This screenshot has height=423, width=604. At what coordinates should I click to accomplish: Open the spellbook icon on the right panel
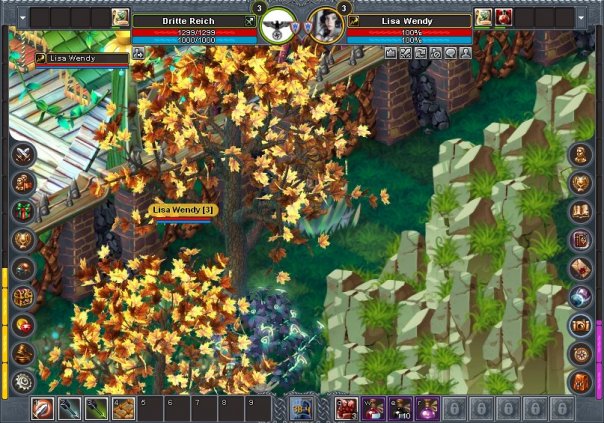(581, 212)
